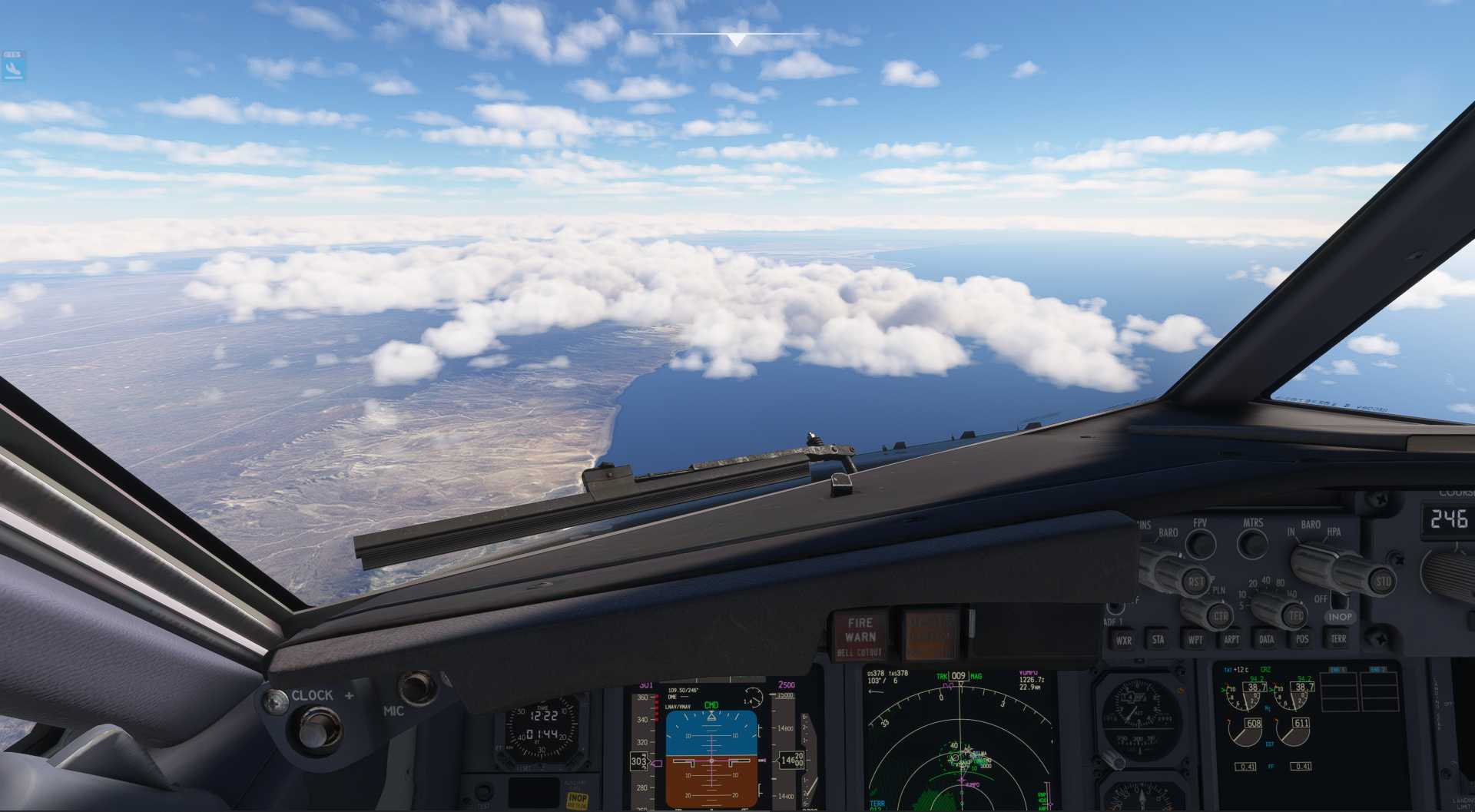Toggle the WPT waypoints map button
This screenshot has height=812, width=1475.
1195,639
